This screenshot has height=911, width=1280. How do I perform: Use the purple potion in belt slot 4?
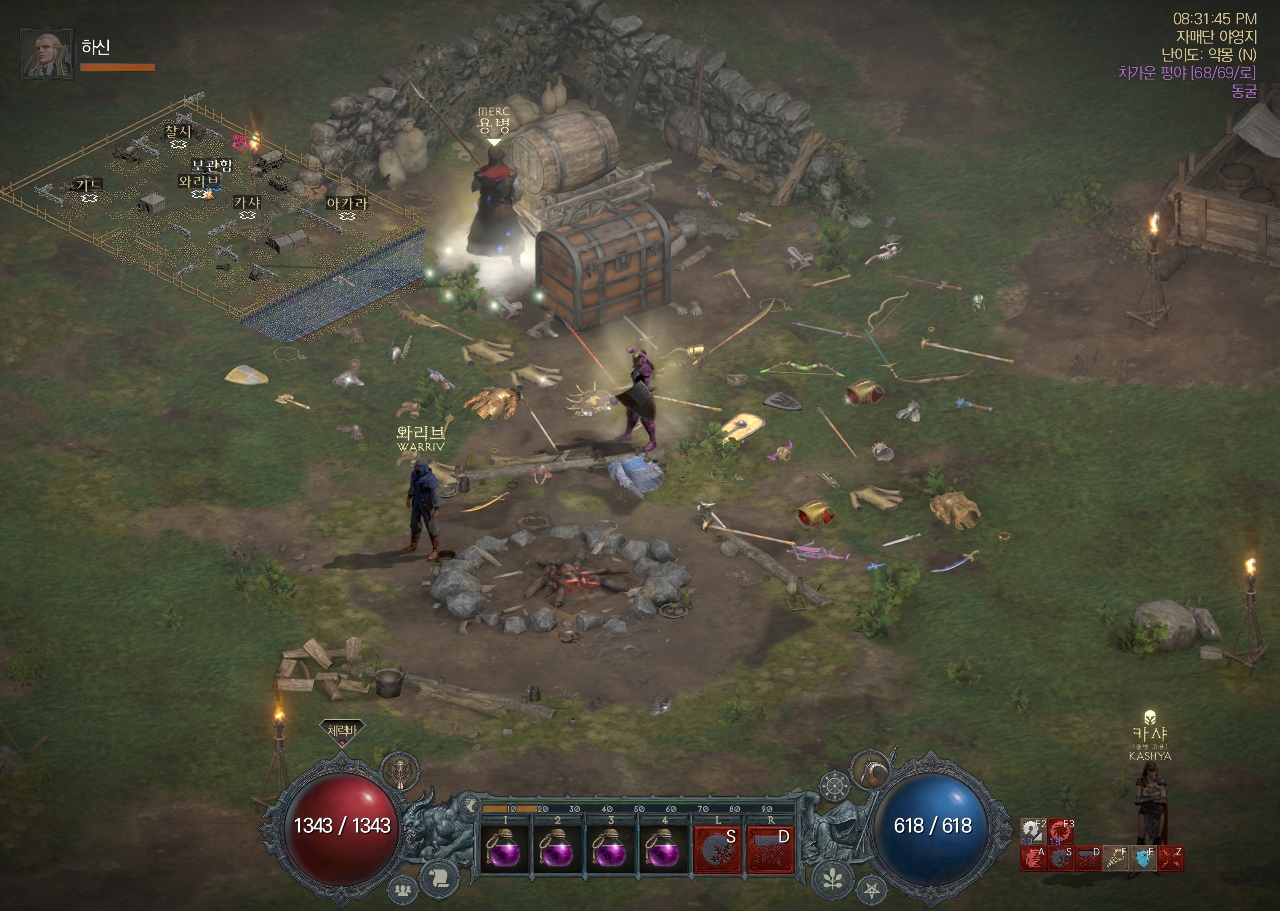pos(662,849)
